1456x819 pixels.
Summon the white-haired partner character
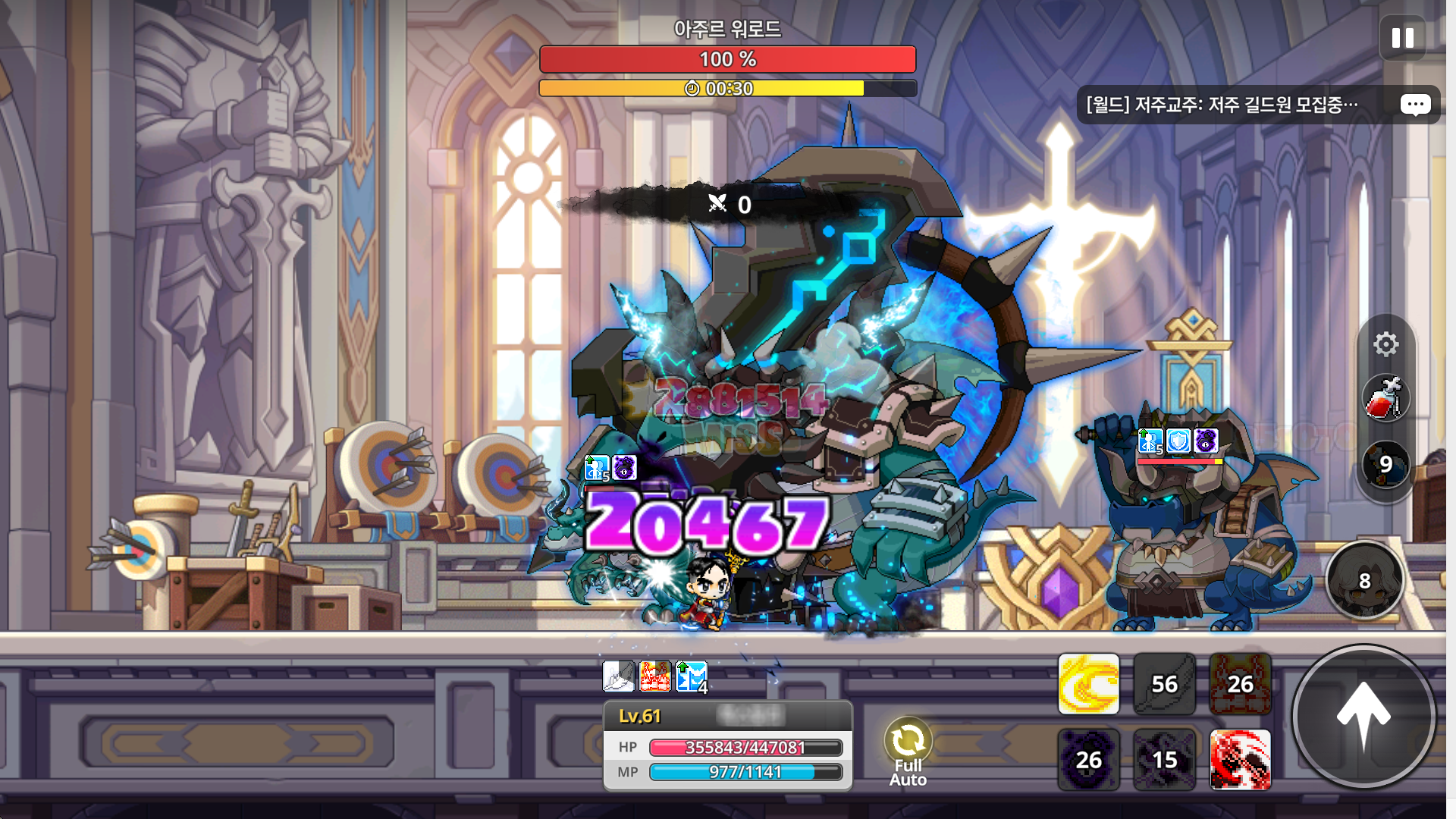click(x=1364, y=581)
